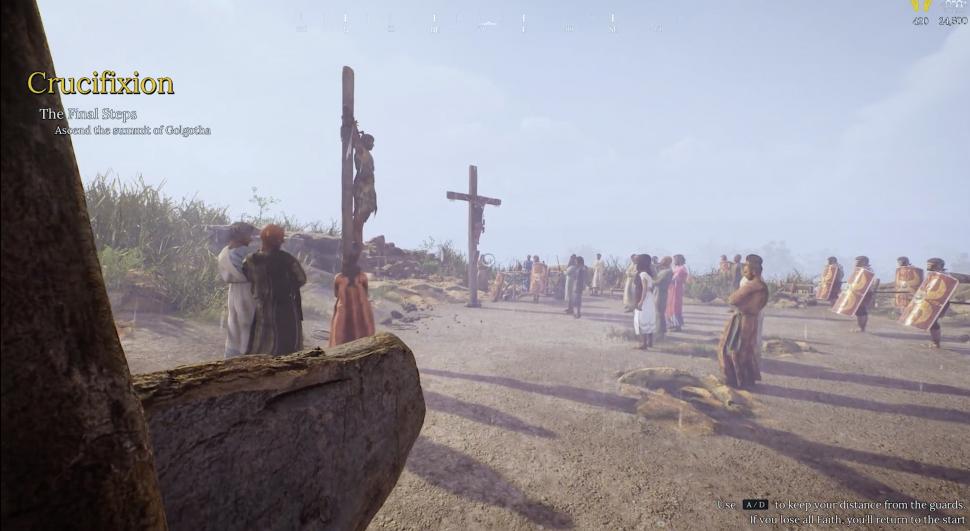Click the golden faith icon
The height and width of the screenshot is (531, 970).
point(920,6)
